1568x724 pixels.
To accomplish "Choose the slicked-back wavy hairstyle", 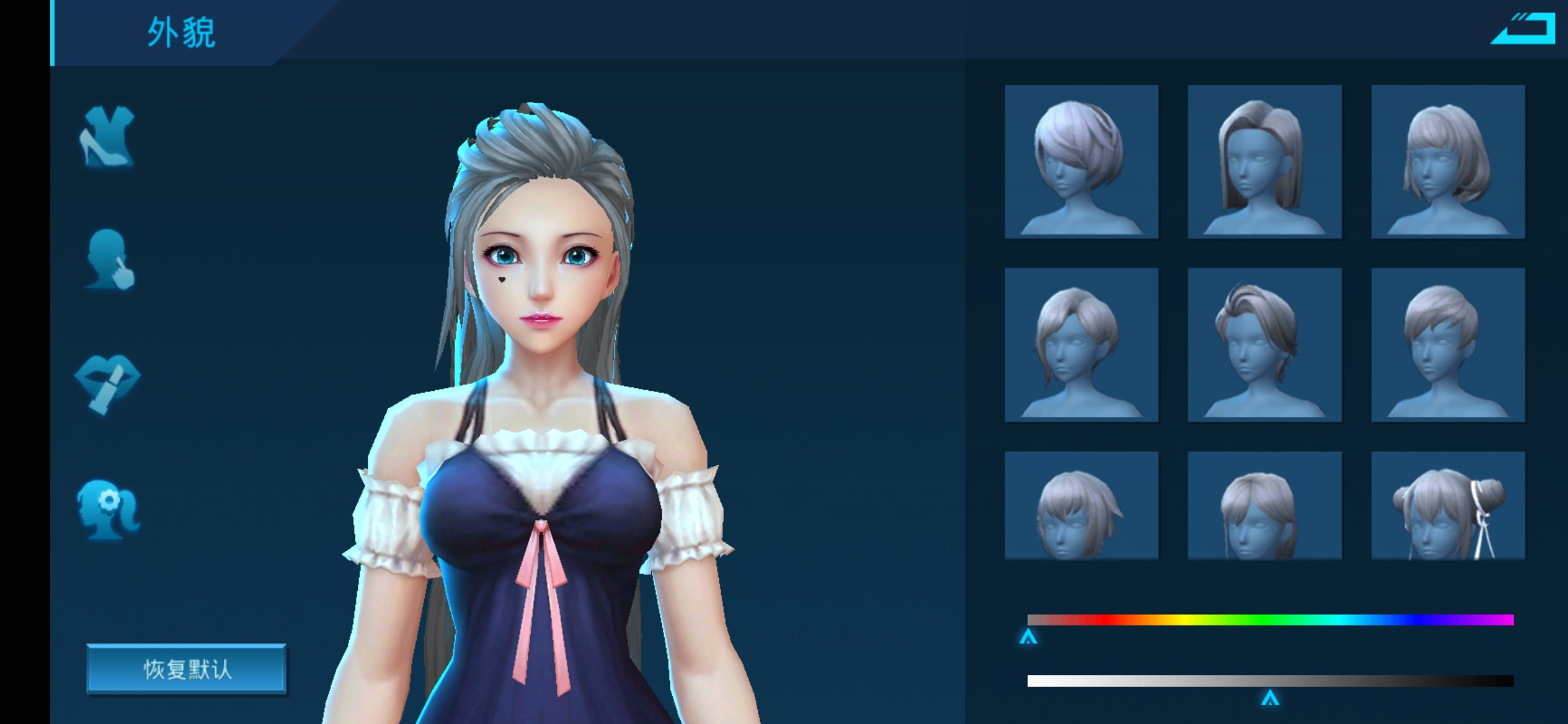I will [x=1264, y=343].
